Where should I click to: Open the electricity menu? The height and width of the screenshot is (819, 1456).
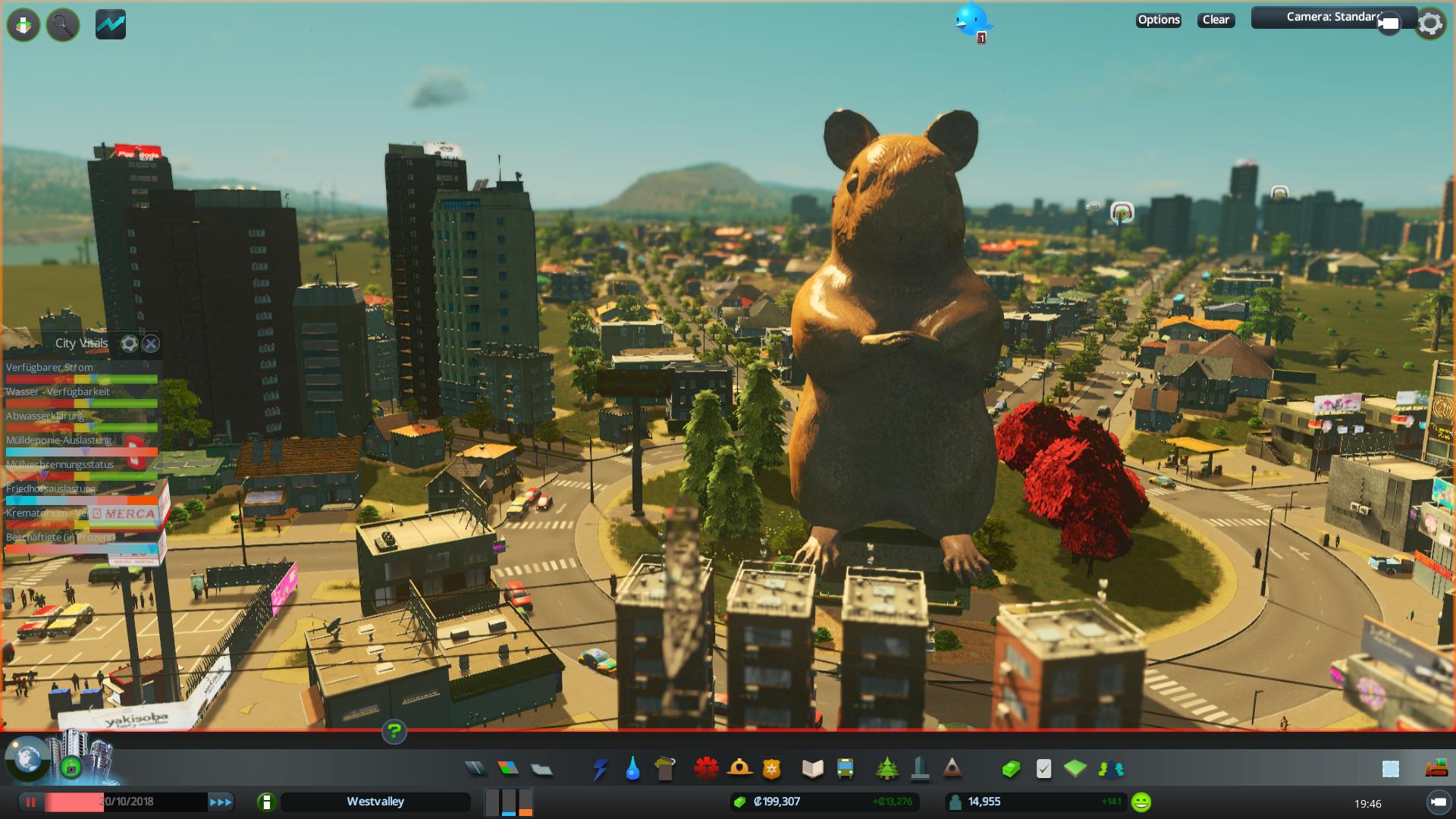point(600,769)
